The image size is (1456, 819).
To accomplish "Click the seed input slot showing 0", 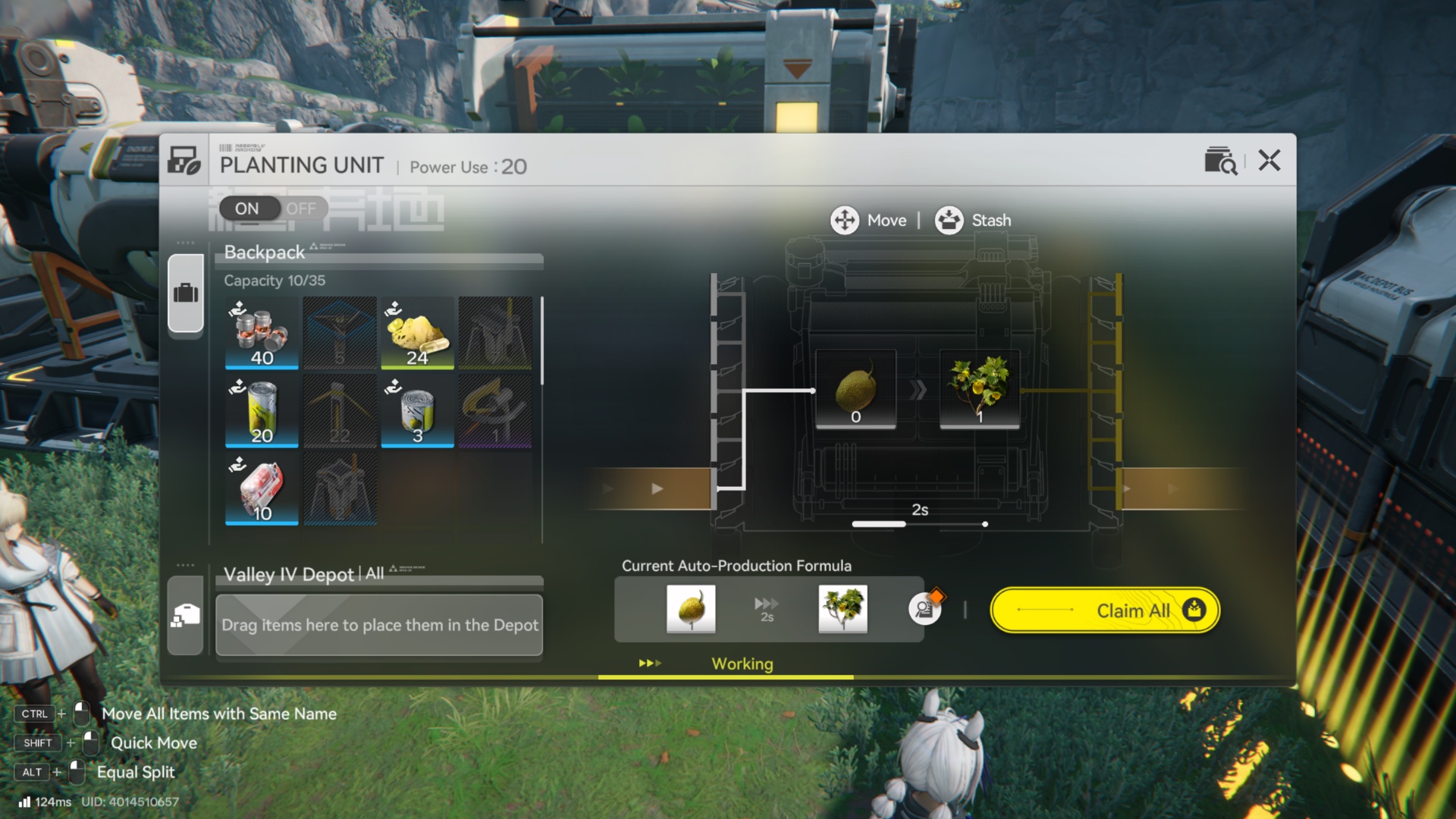I will pos(855,390).
